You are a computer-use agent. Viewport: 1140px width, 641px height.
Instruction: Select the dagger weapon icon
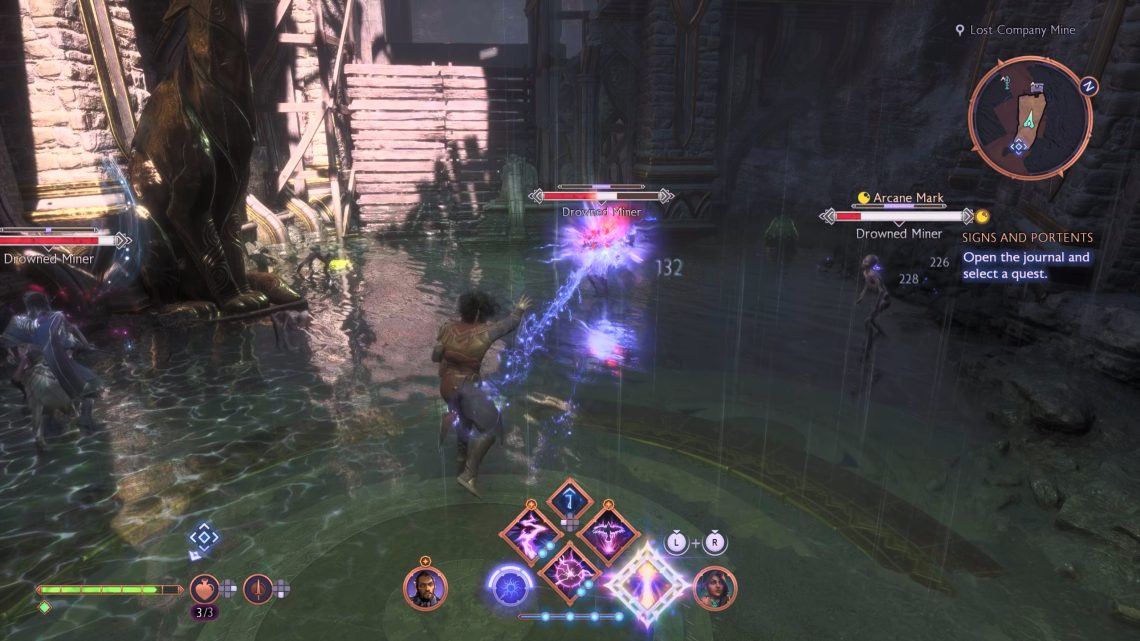tap(258, 588)
